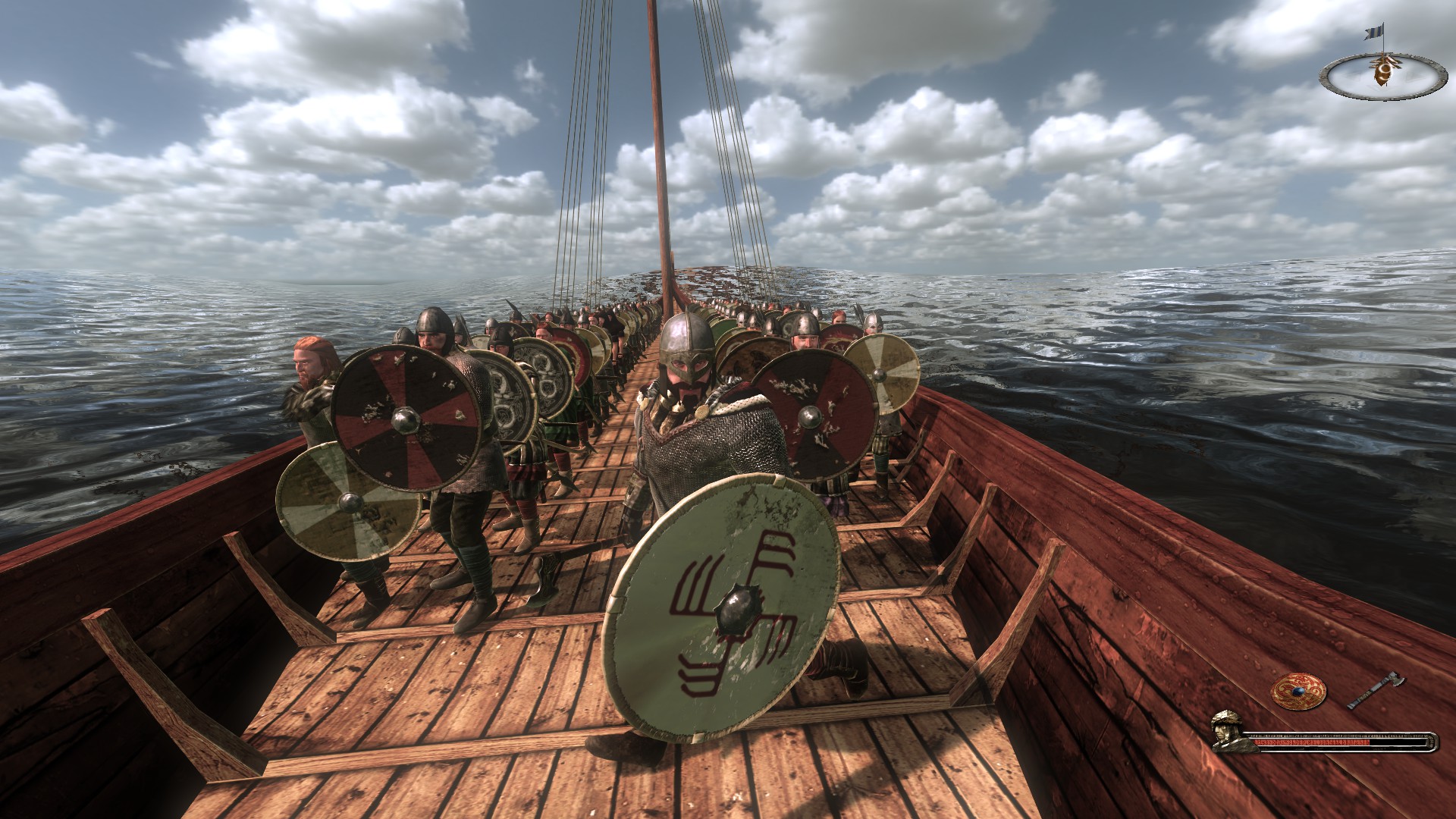This screenshot has width=1456, height=819.
Task: Select the equipped round shield icon
Action: 1298,692
